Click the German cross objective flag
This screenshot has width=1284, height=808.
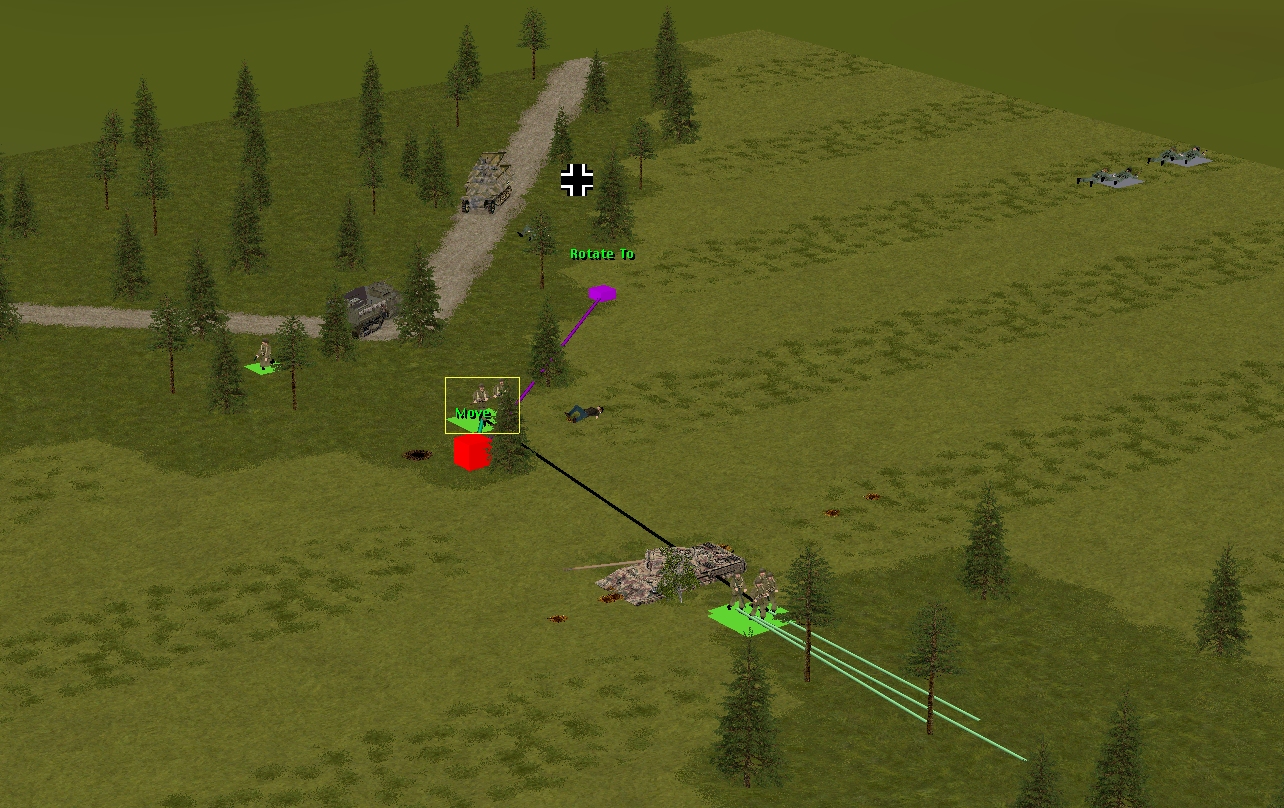coord(577,180)
